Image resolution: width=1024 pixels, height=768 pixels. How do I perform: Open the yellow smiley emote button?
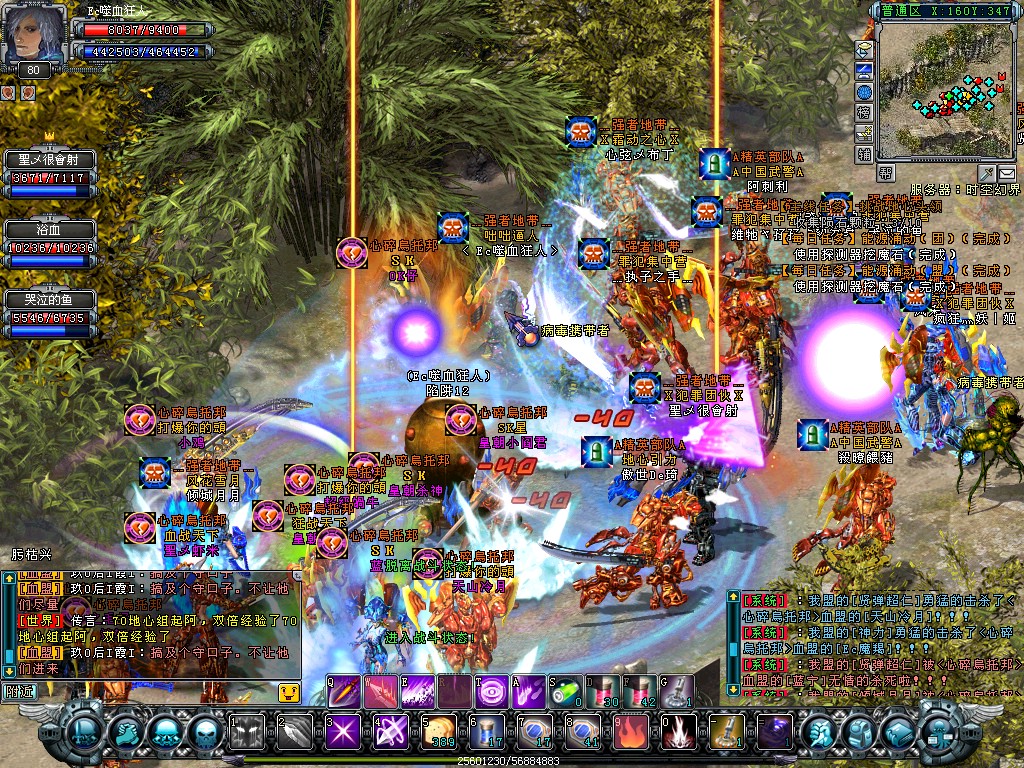point(288,691)
